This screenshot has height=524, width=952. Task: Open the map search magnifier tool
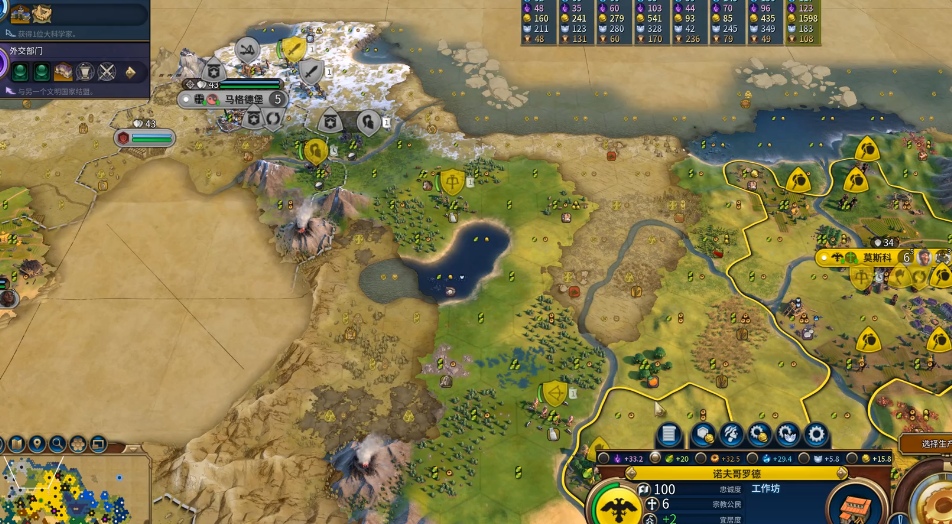pos(58,443)
